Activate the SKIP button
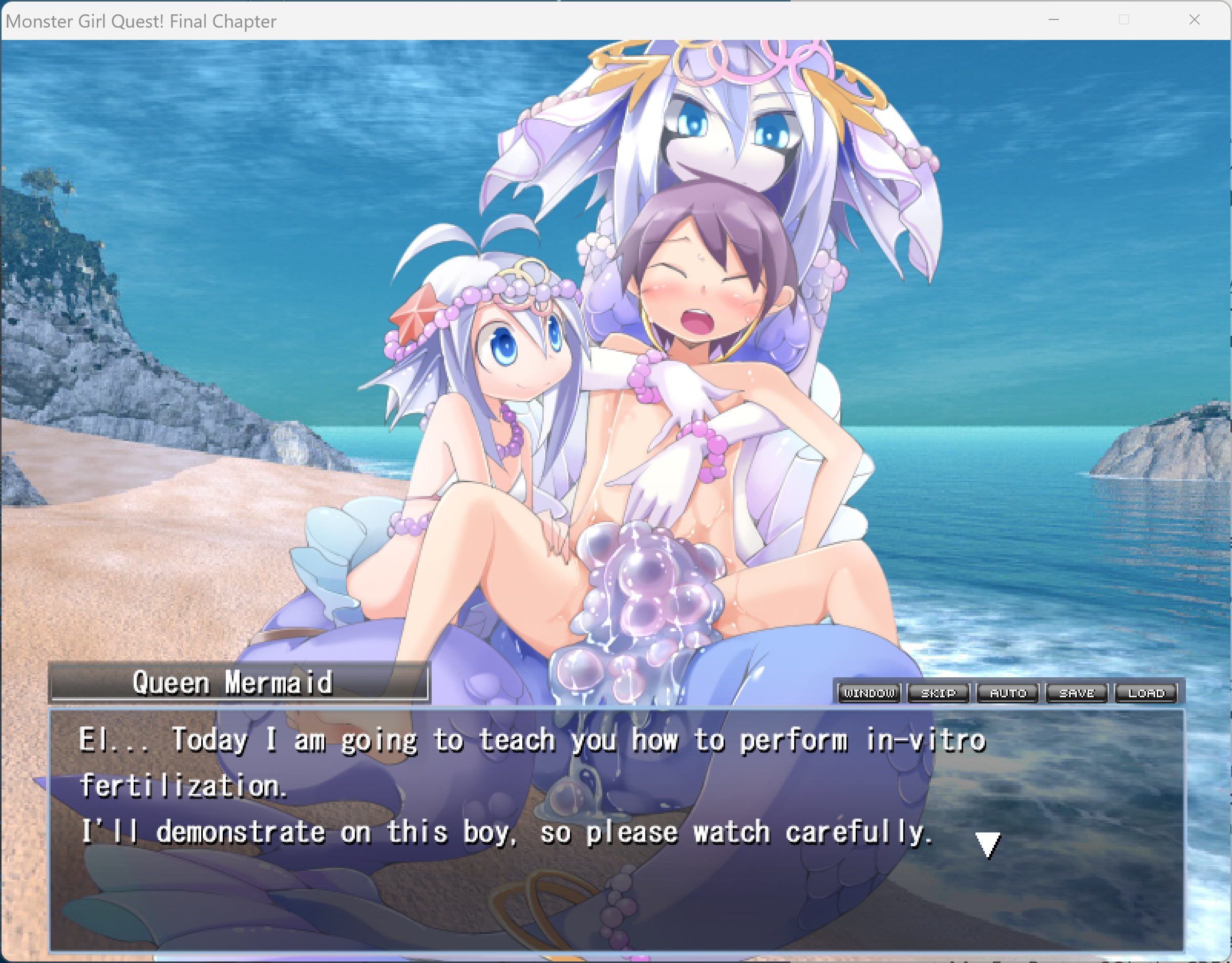The image size is (1232, 963). pos(939,693)
